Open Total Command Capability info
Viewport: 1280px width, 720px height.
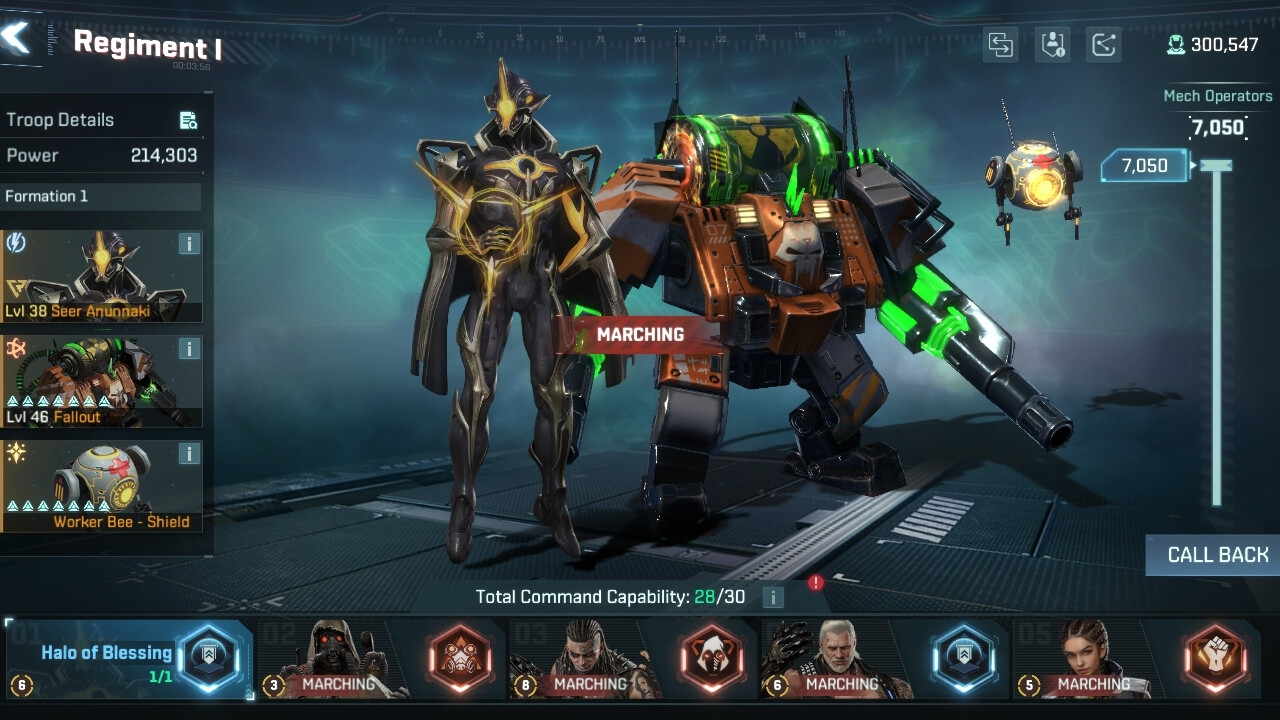772,598
